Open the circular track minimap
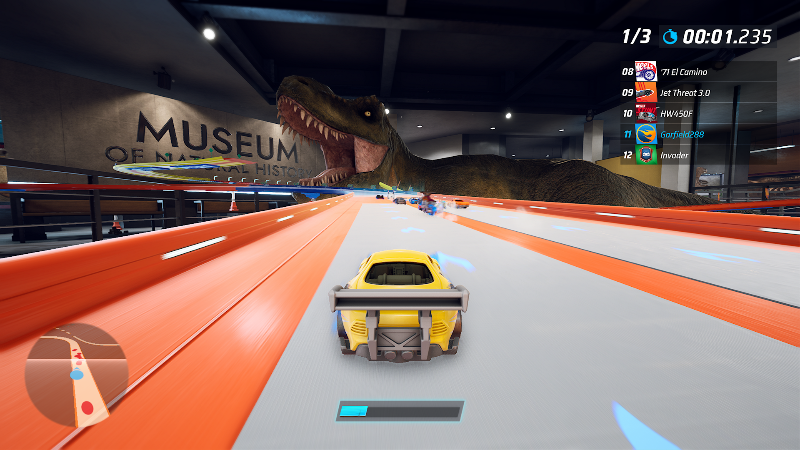Image resolution: width=800 pixels, height=450 pixels. click(76, 374)
